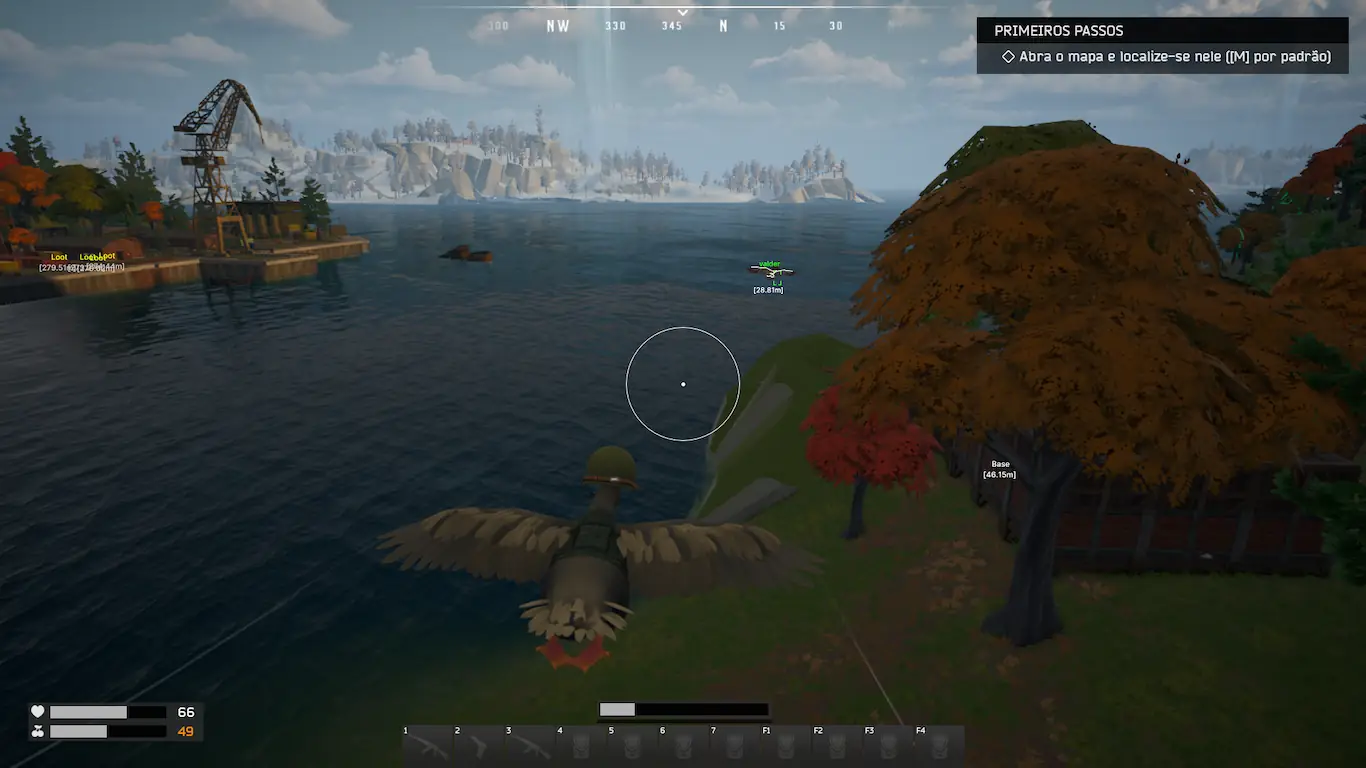Select hotbar slot 1 with the rifle silhouette

(x=427, y=746)
